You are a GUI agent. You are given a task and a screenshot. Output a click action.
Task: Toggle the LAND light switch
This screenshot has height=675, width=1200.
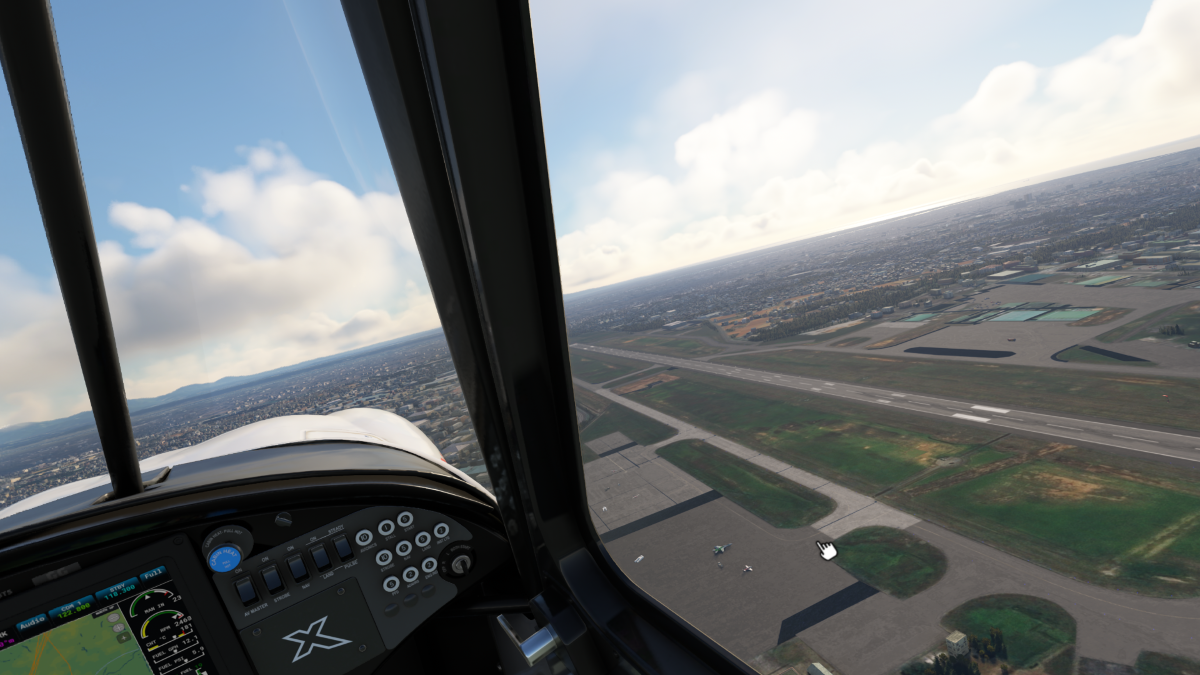click(x=320, y=557)
